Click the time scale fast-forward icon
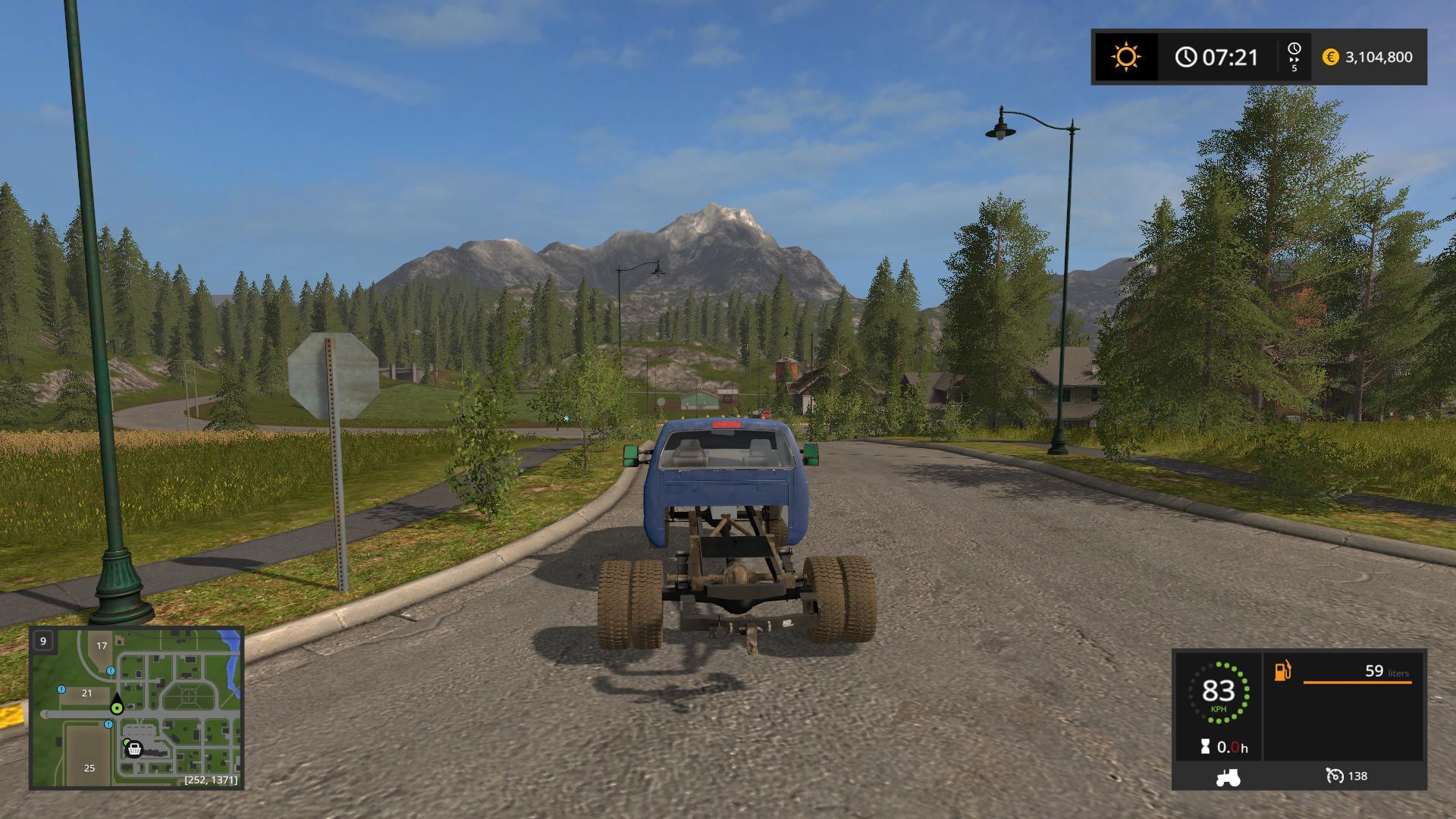Viewport: 1456px width, 819px height. click(x=1294, y=57)
